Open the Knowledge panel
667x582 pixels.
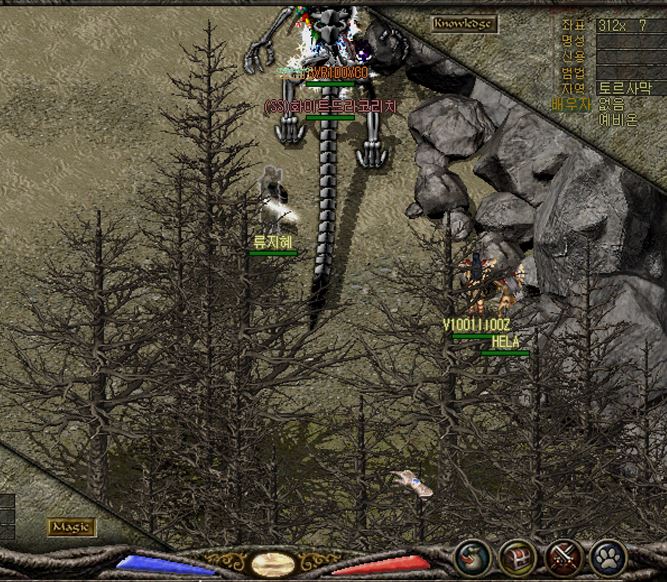coord(464,23)
